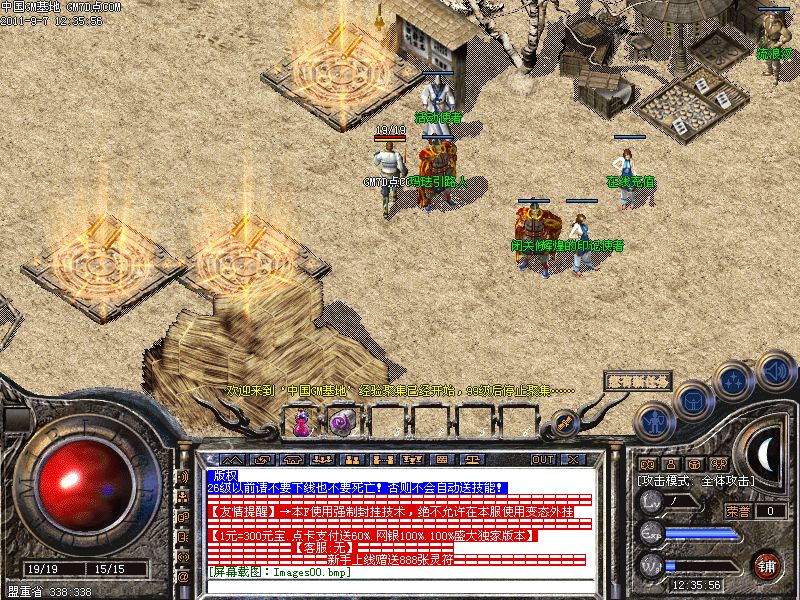800x600 pixels.
Task: Toggle sound with the speaker button
Action: pos(775,369)
